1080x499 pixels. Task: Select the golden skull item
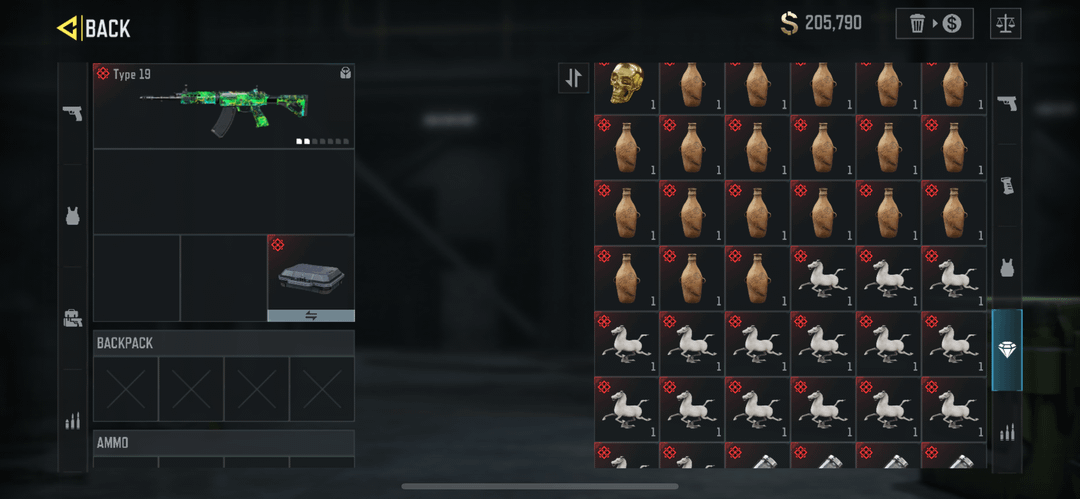pyautogui.click(x=626, y=85)
